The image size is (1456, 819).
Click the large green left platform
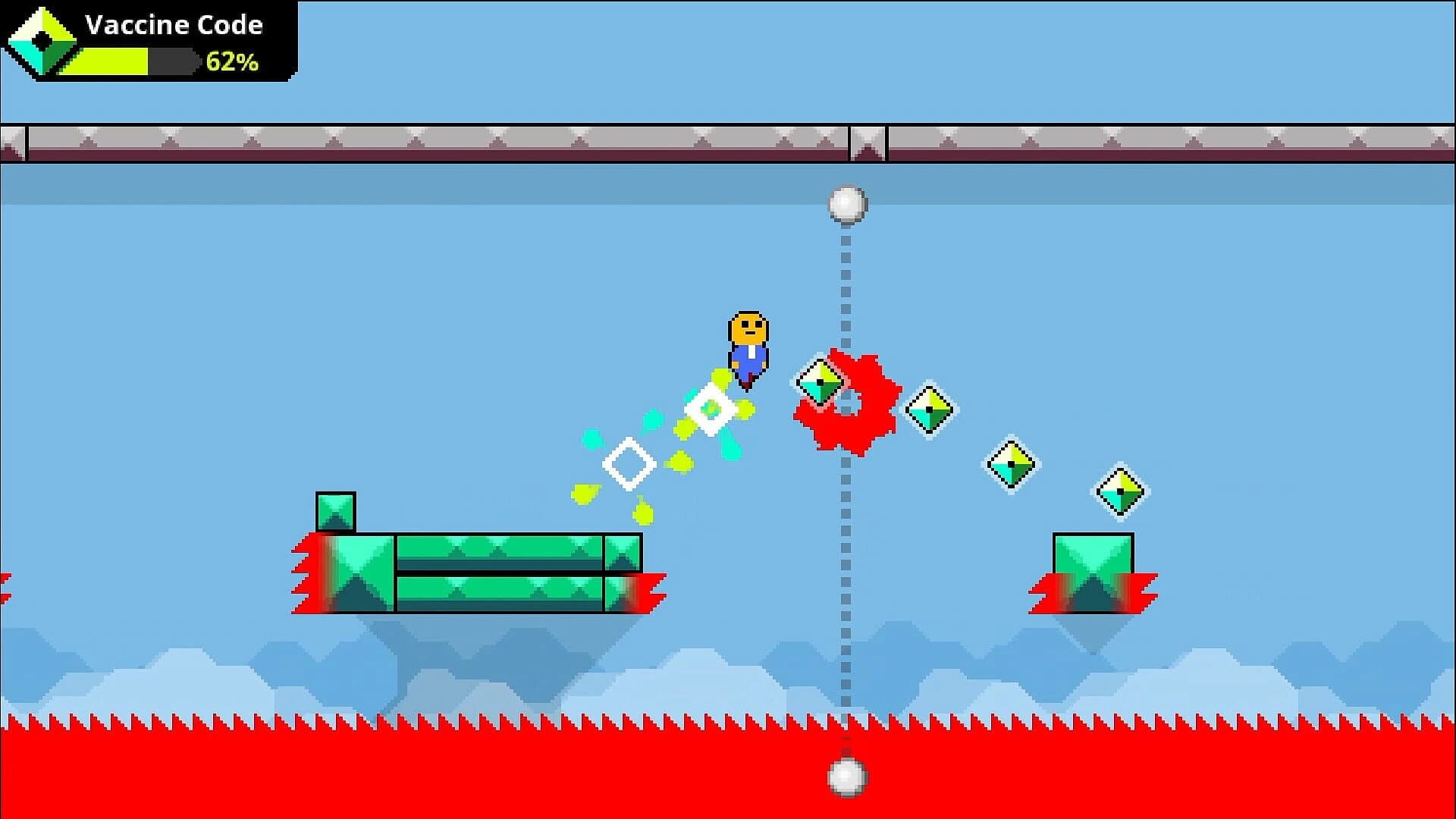click(x=485, y=573)
